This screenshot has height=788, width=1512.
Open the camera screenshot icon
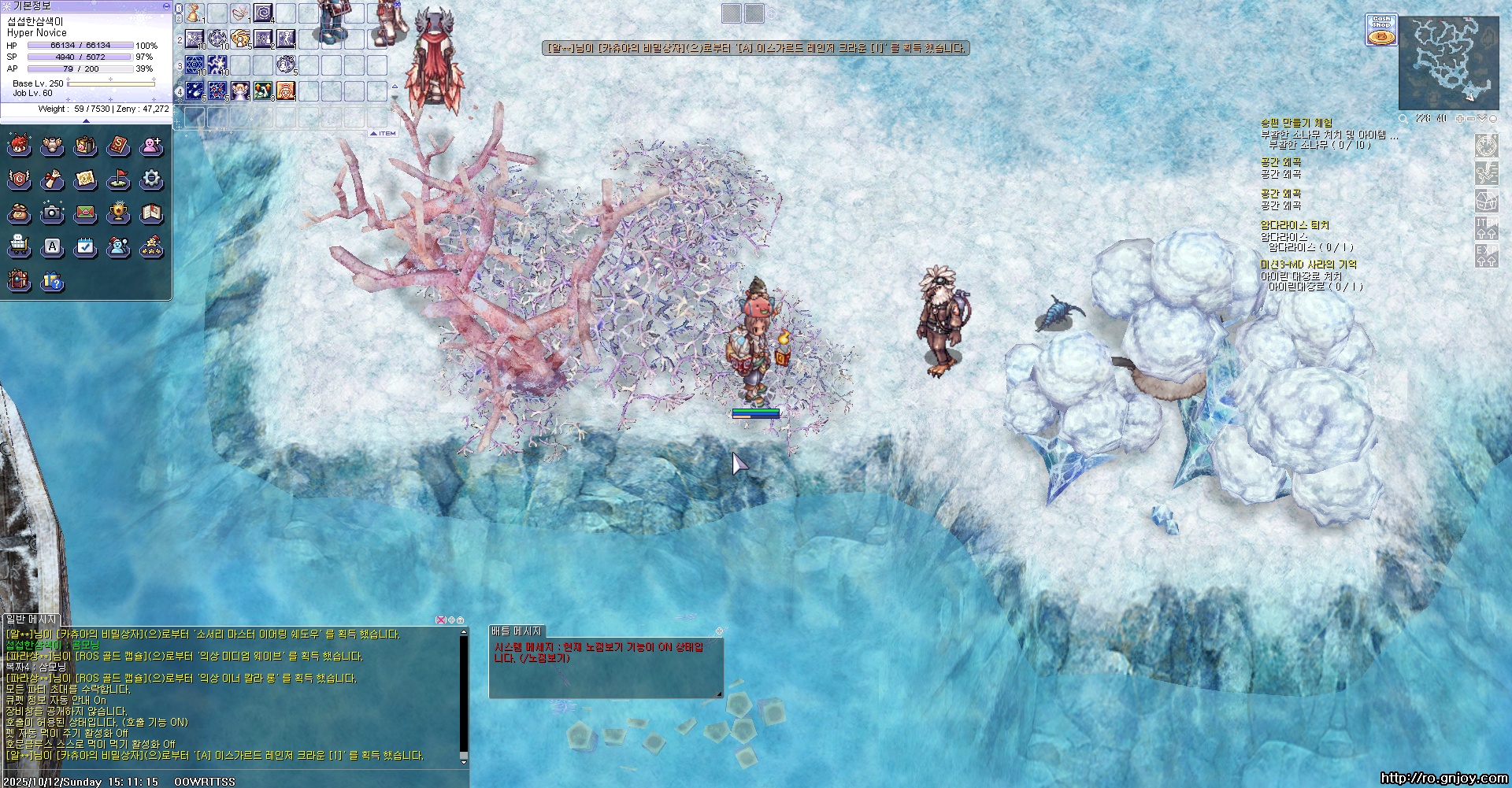pos(52,213)
